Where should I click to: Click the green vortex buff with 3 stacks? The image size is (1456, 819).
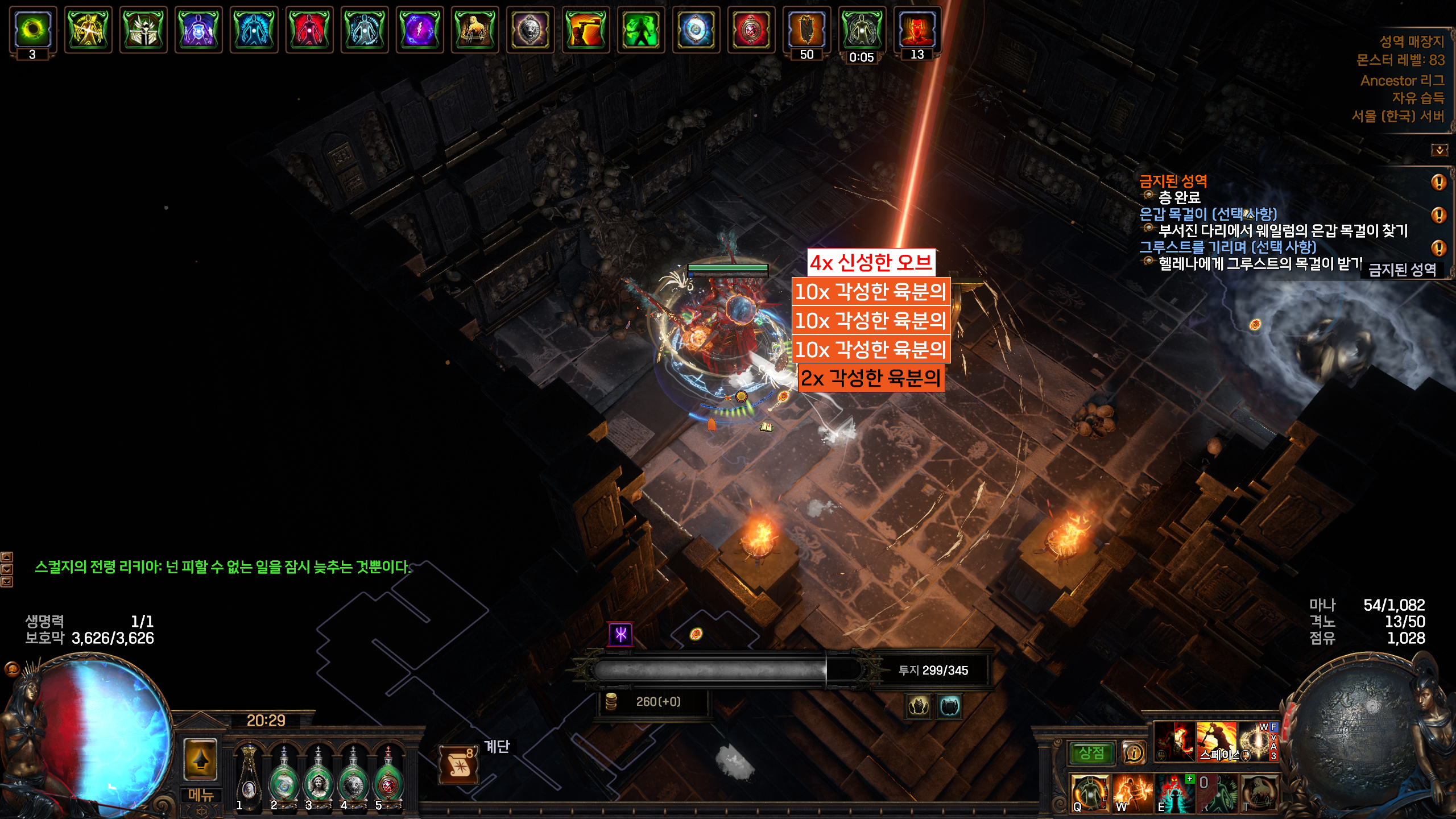[33, 29]
